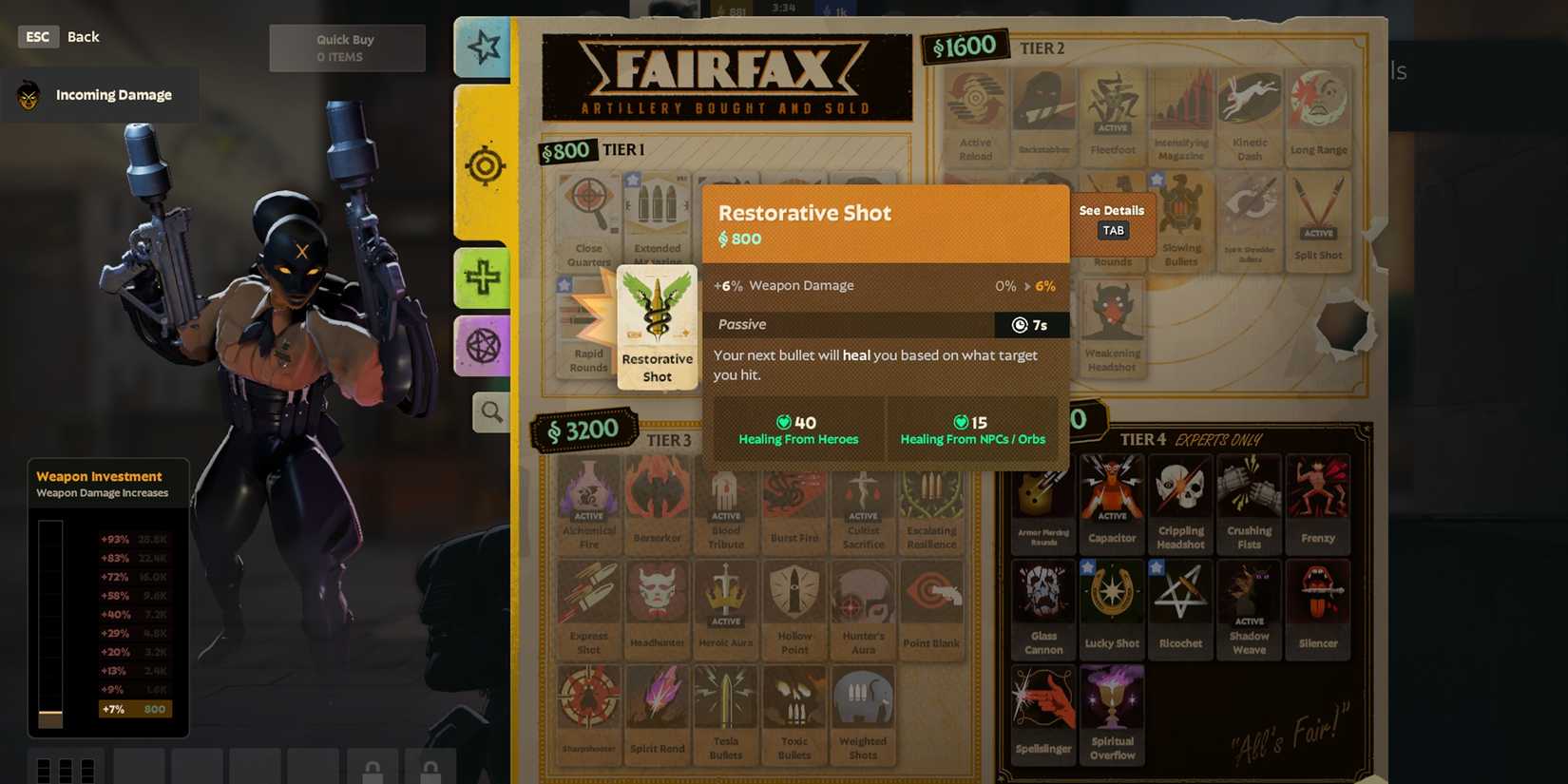This screenshot has width=1568, height=784.
Task: Select the Weapon category crosshair icon
Action: click(485, 165)
